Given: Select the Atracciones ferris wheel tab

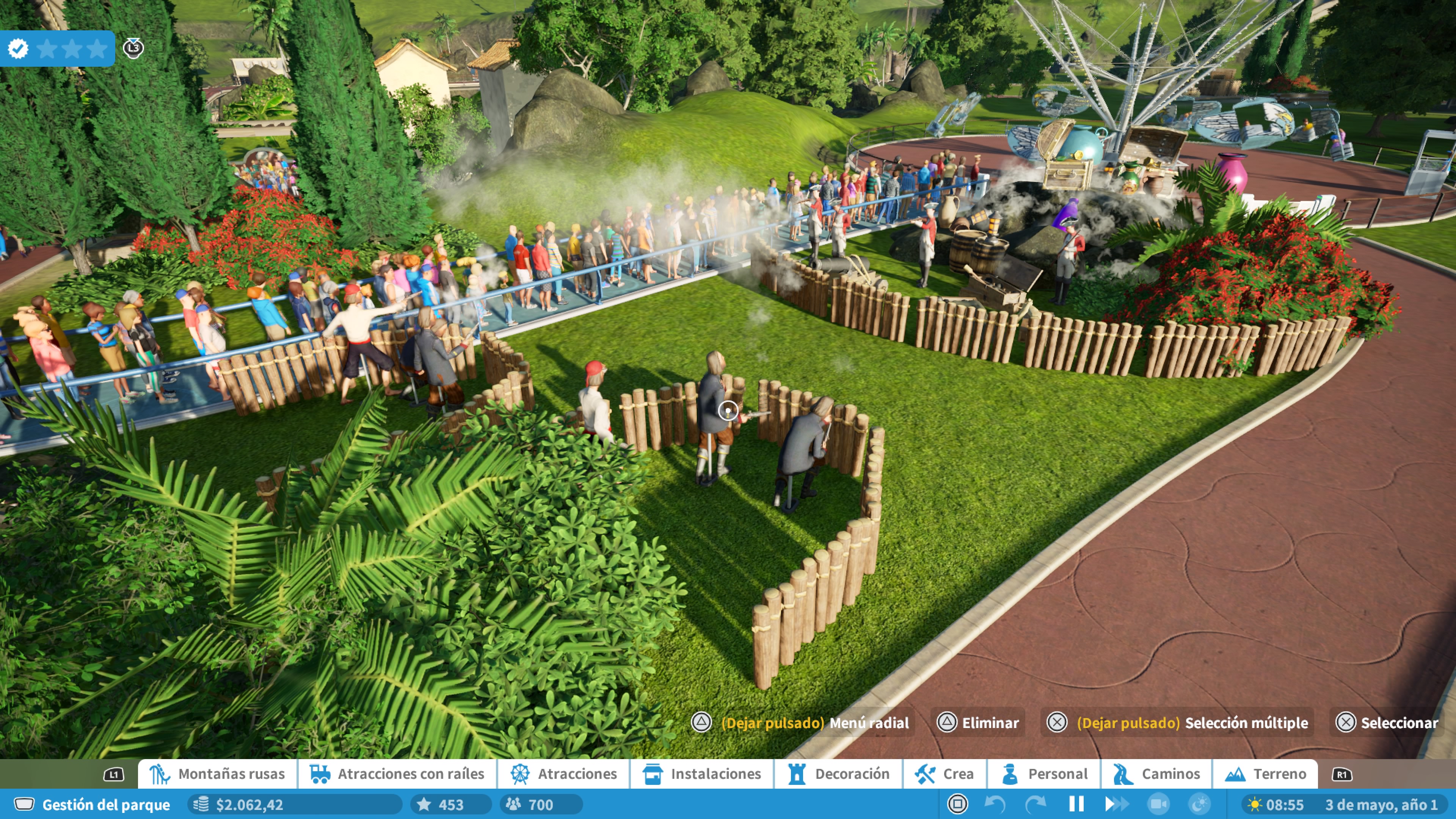Looking at the screenshot, I should pos(563,774).
